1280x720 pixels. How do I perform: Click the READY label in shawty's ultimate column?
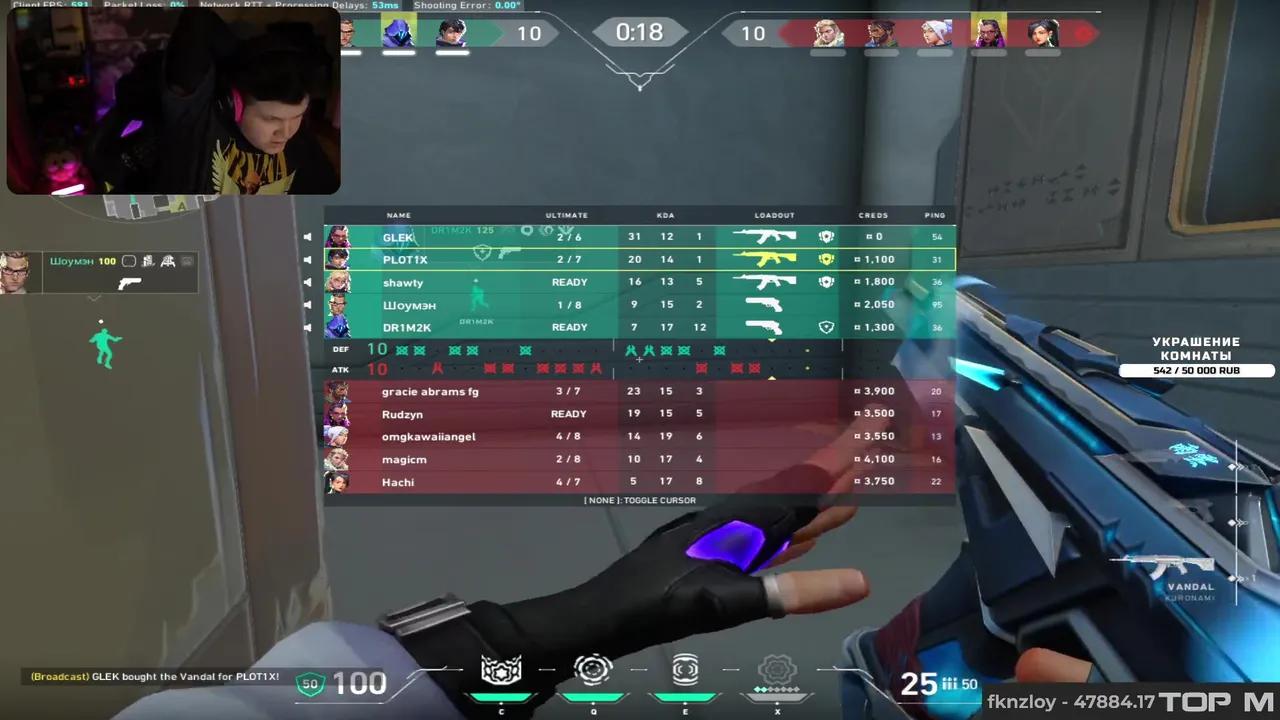(x=568, y=282)
